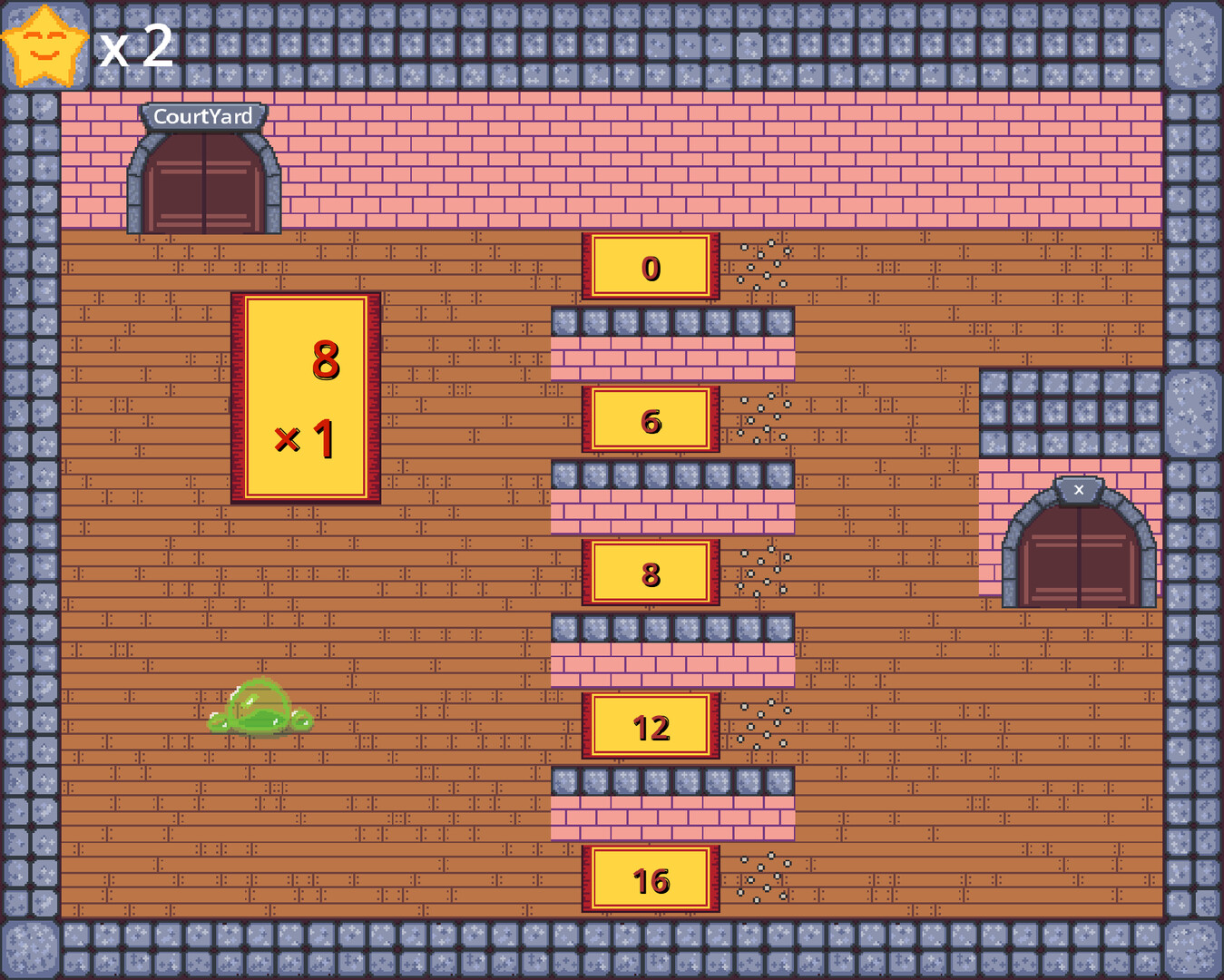1224x980 pixels.
Task: Click the crumb trail beside answer 16
Action: coord(762,876)
